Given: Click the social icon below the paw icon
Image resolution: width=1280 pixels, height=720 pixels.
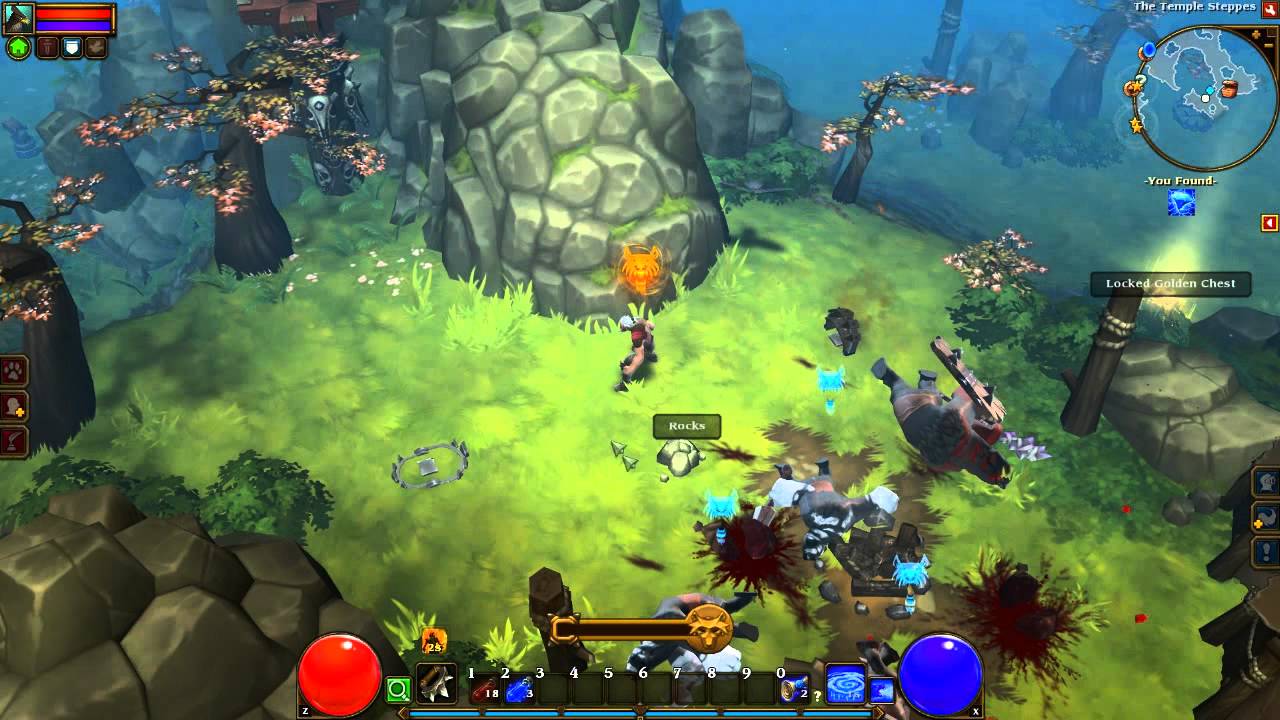Looking at the screenshot, I should 11,405.
